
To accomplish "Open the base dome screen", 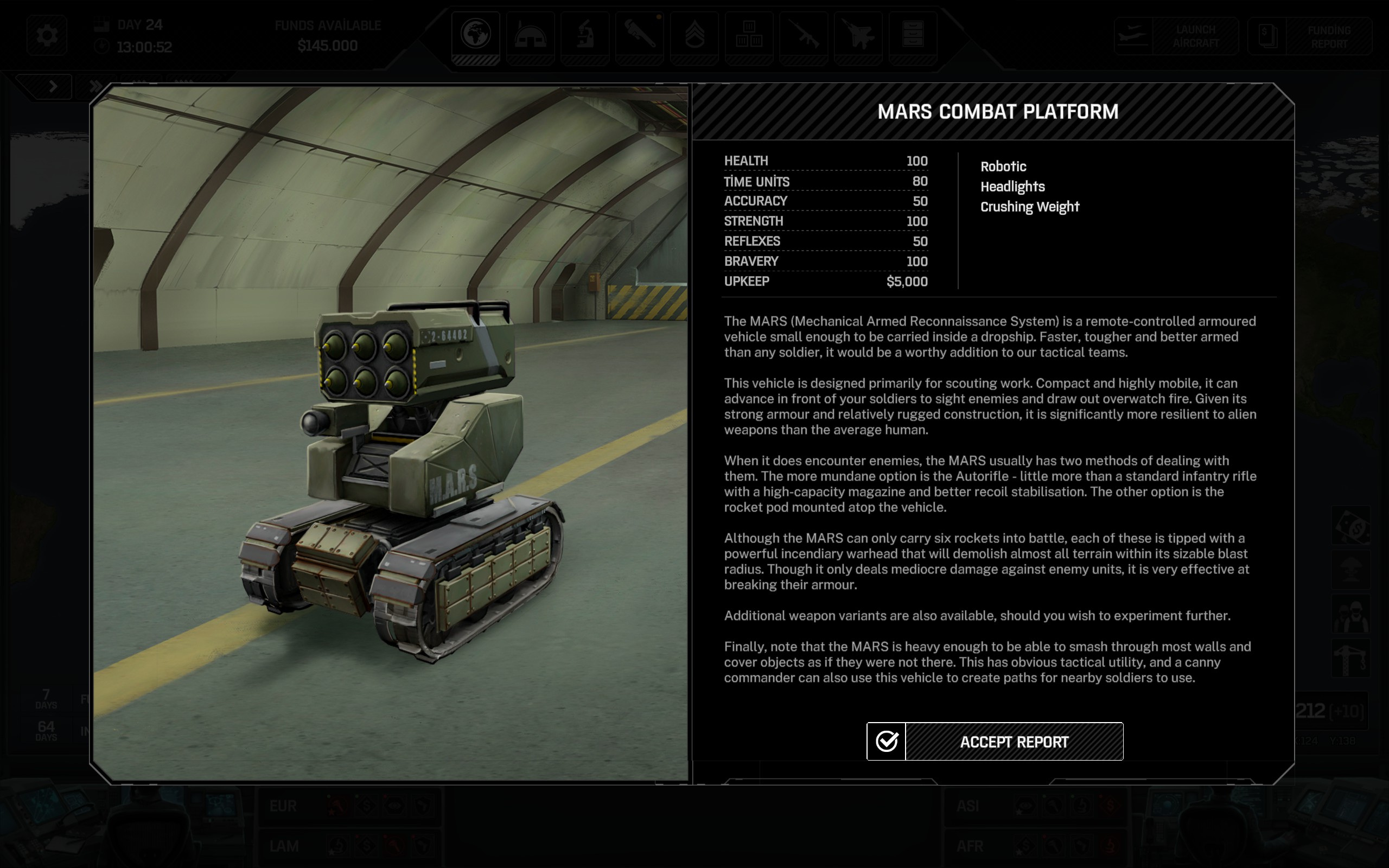I will pyautogui.click(x=530, y=36).
